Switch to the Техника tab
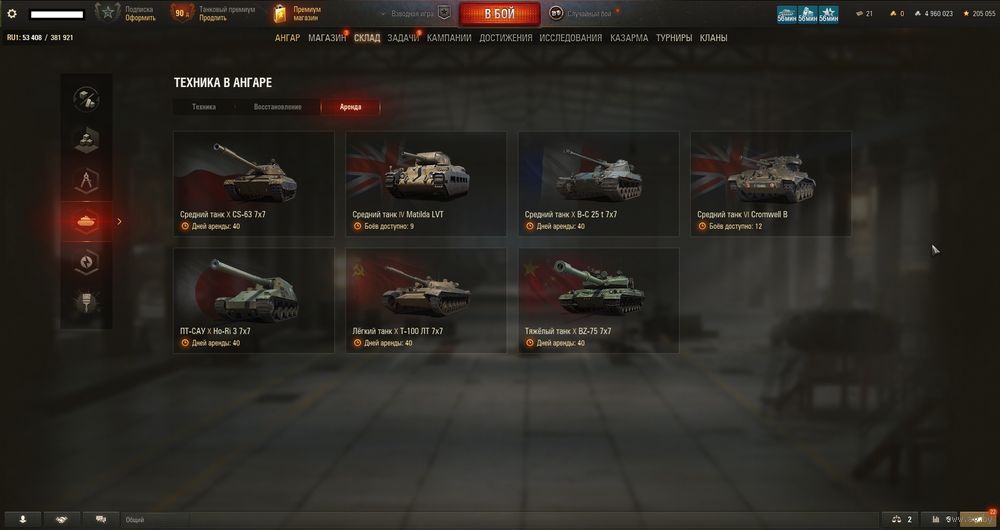This screenshot has width=1000, height=530. (x=204, y=107)
